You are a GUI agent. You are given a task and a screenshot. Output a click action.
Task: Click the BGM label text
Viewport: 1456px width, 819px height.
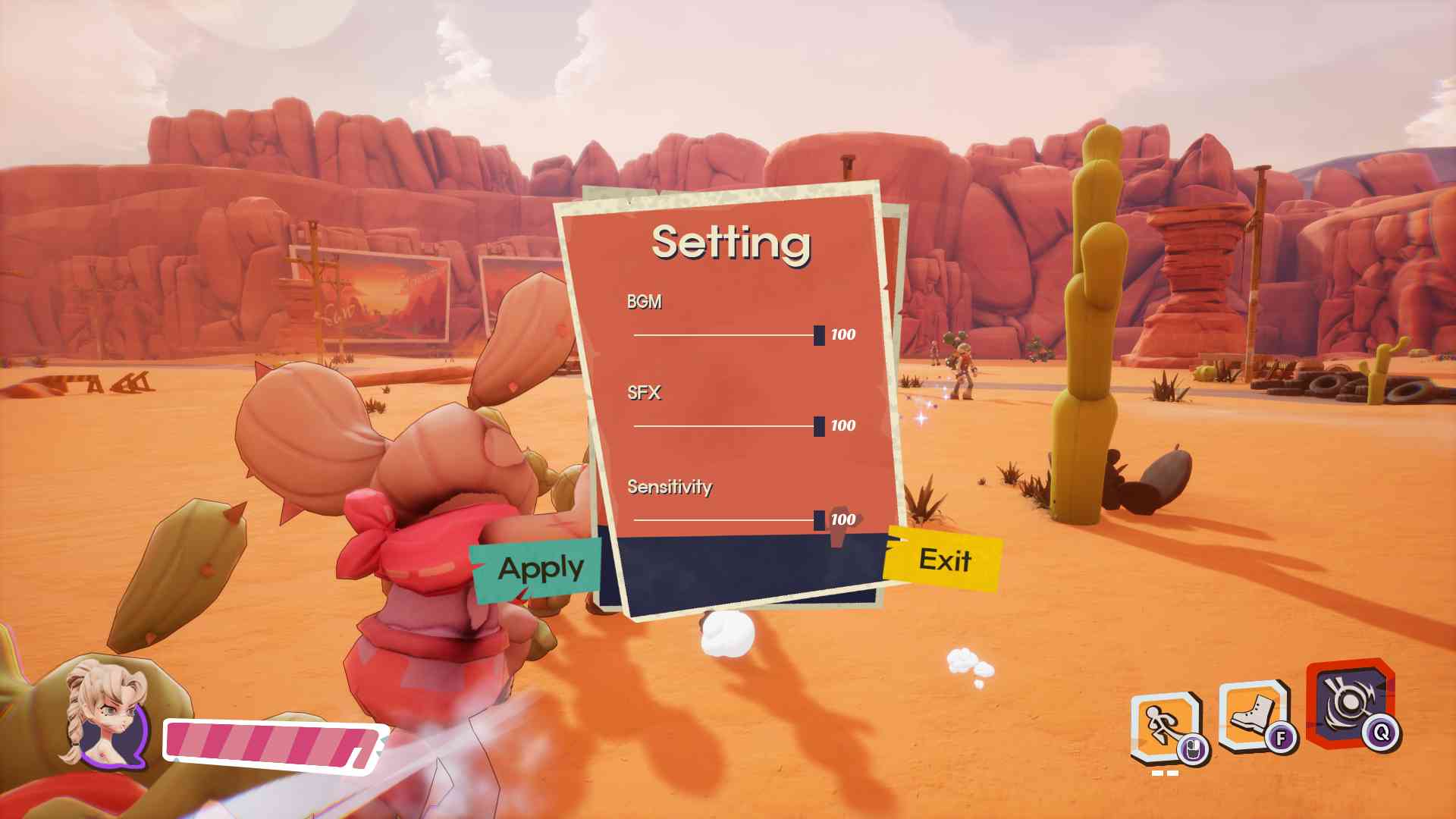pos(642,302)
